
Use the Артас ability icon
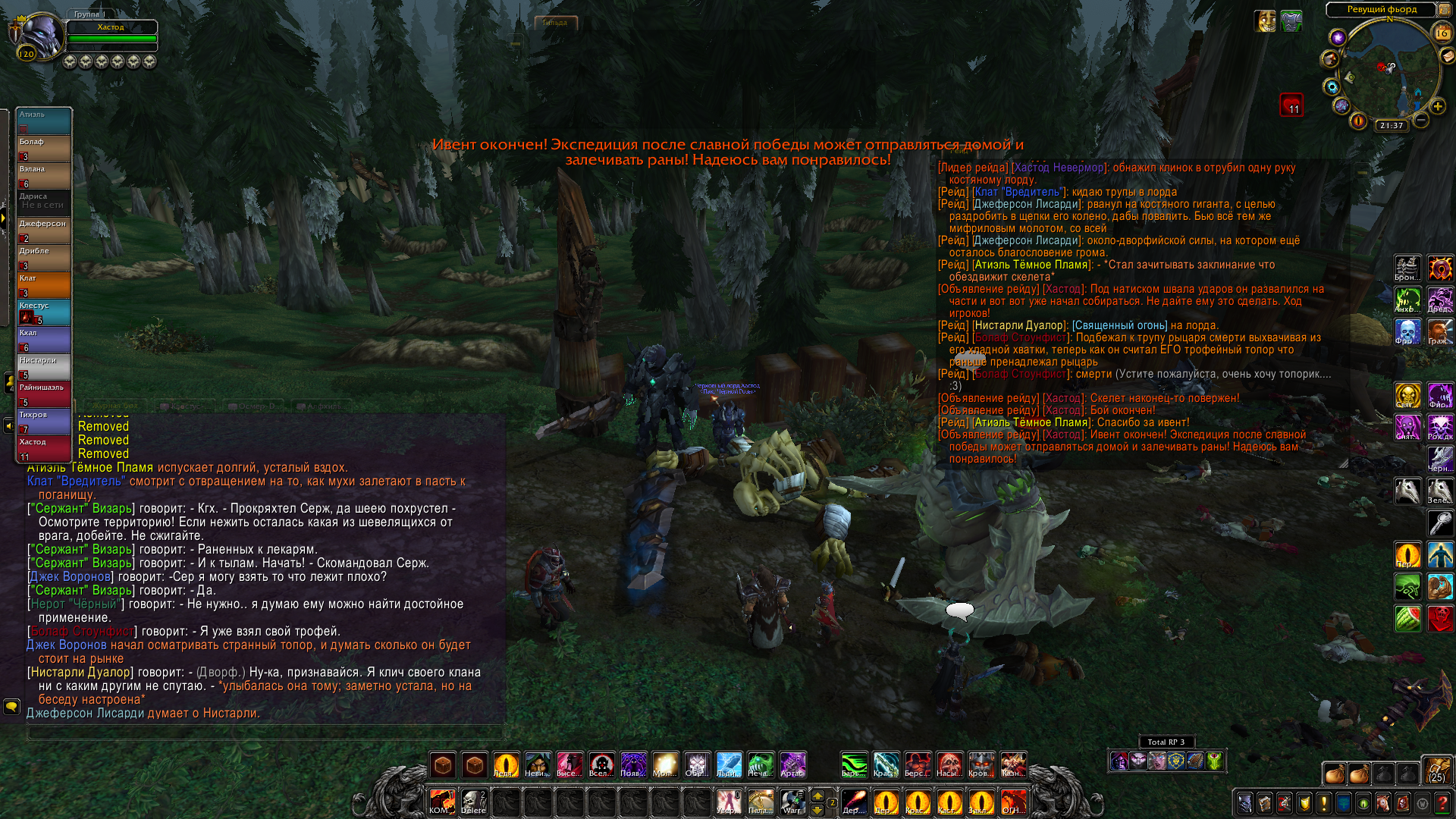click(x=792, y=764)
